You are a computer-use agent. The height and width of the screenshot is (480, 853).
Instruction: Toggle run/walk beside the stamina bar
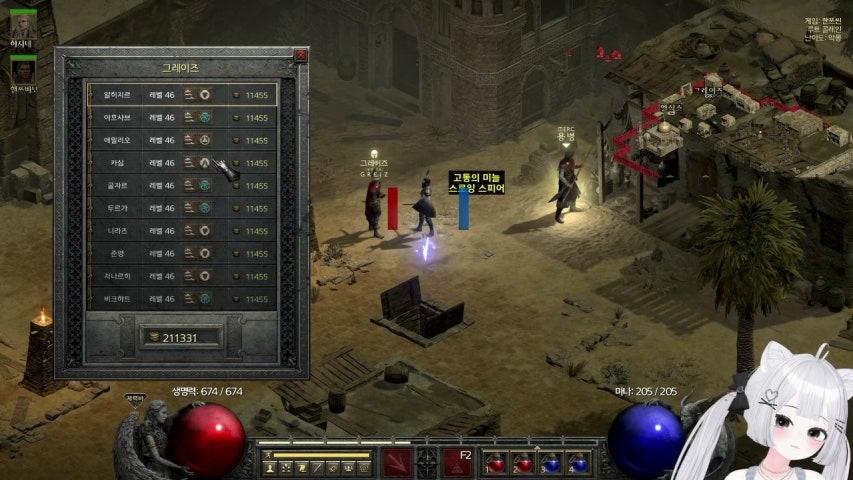tap(267, 455)
